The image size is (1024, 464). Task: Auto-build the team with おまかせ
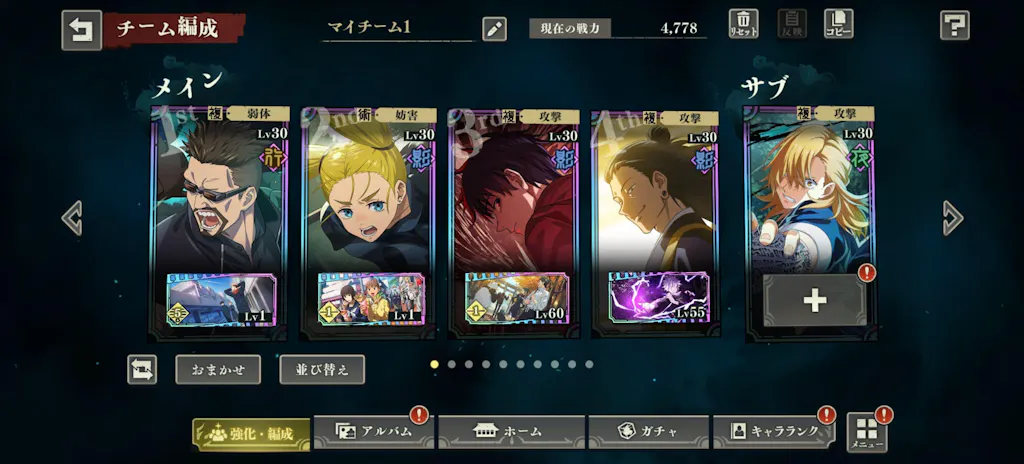coord(218,369)
